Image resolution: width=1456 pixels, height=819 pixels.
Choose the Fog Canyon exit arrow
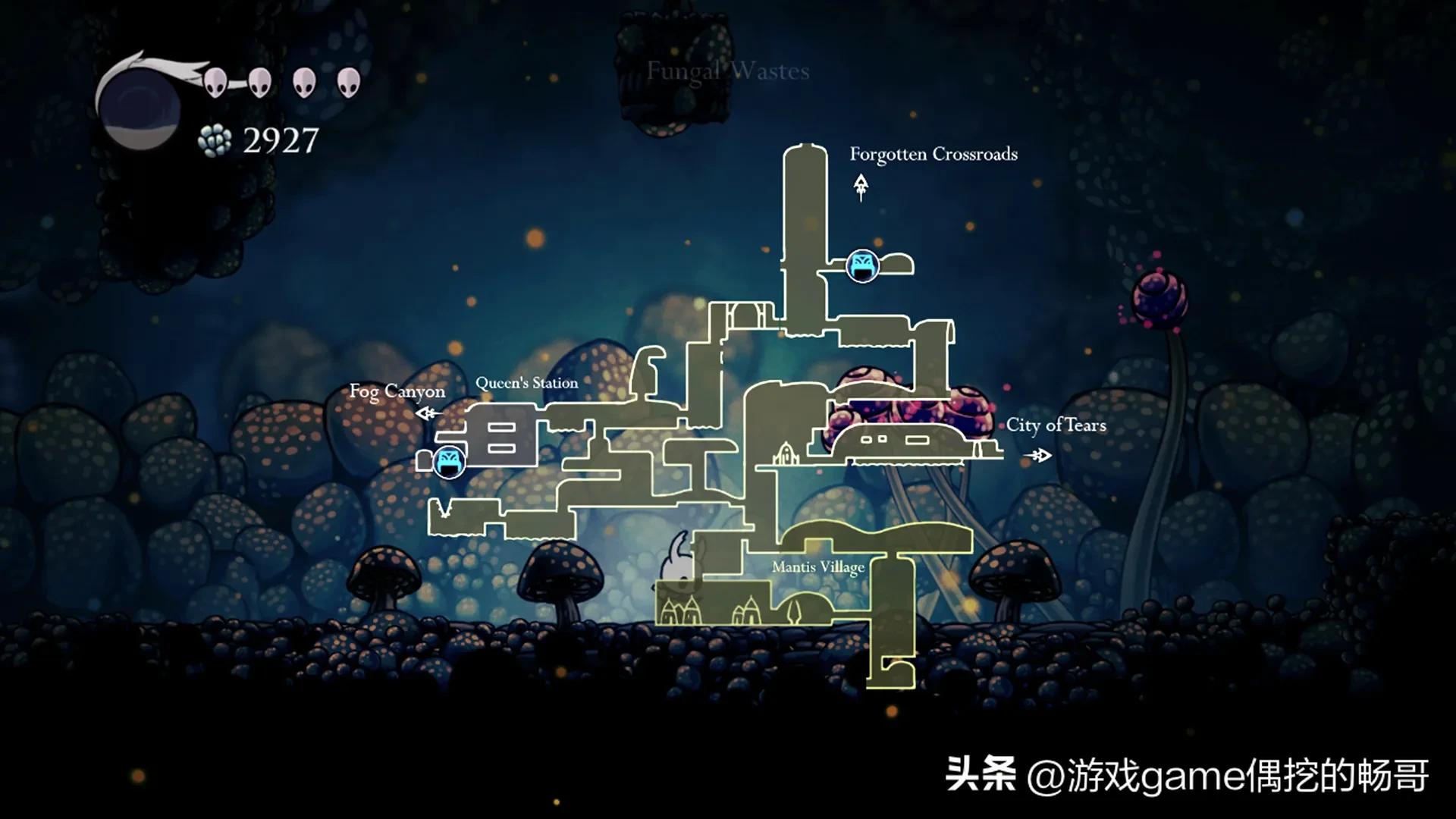428,413
